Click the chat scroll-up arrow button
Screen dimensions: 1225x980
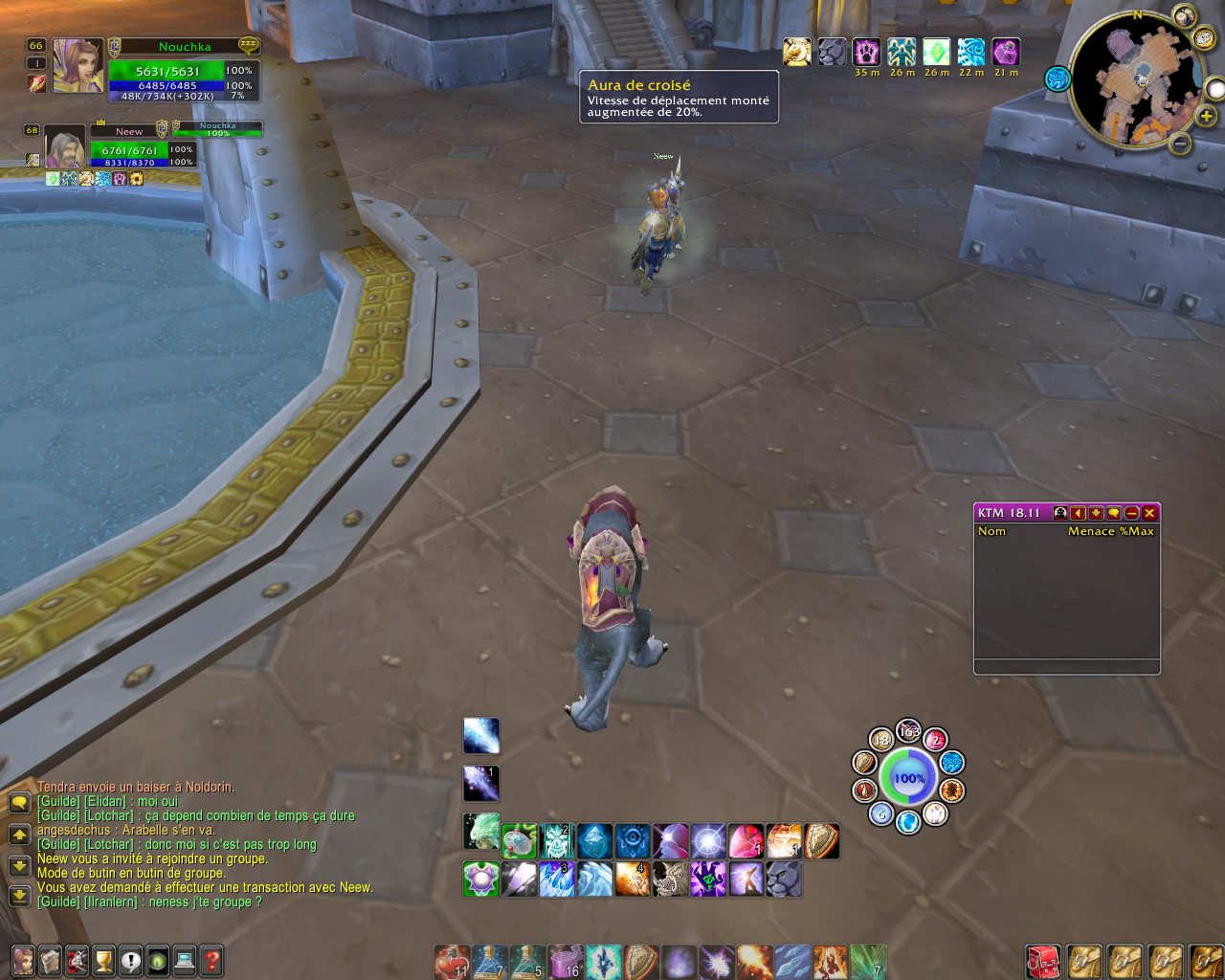coord(19,835)
